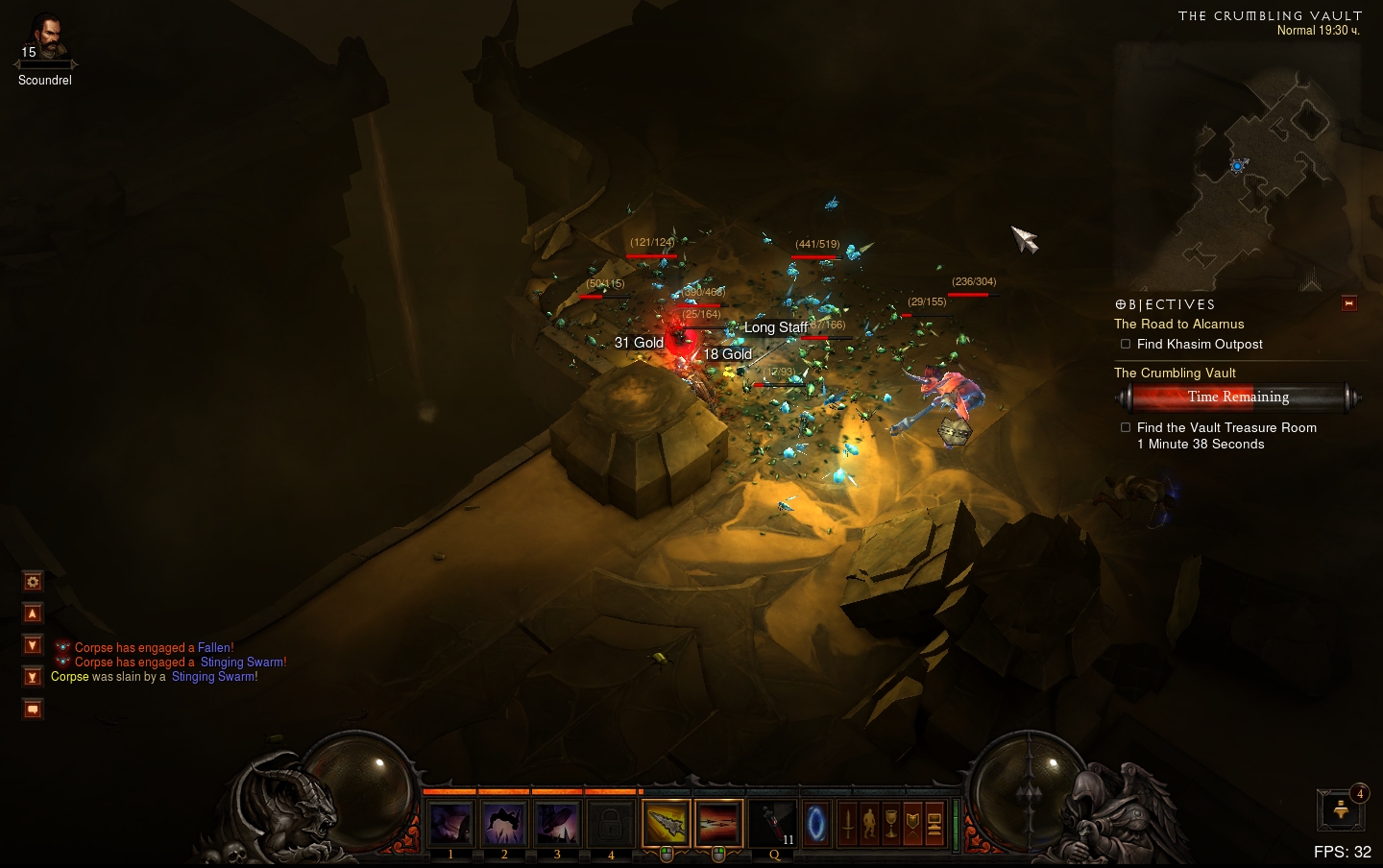Select The Road to Alcarnus quest title

[x=1178, y=325]
